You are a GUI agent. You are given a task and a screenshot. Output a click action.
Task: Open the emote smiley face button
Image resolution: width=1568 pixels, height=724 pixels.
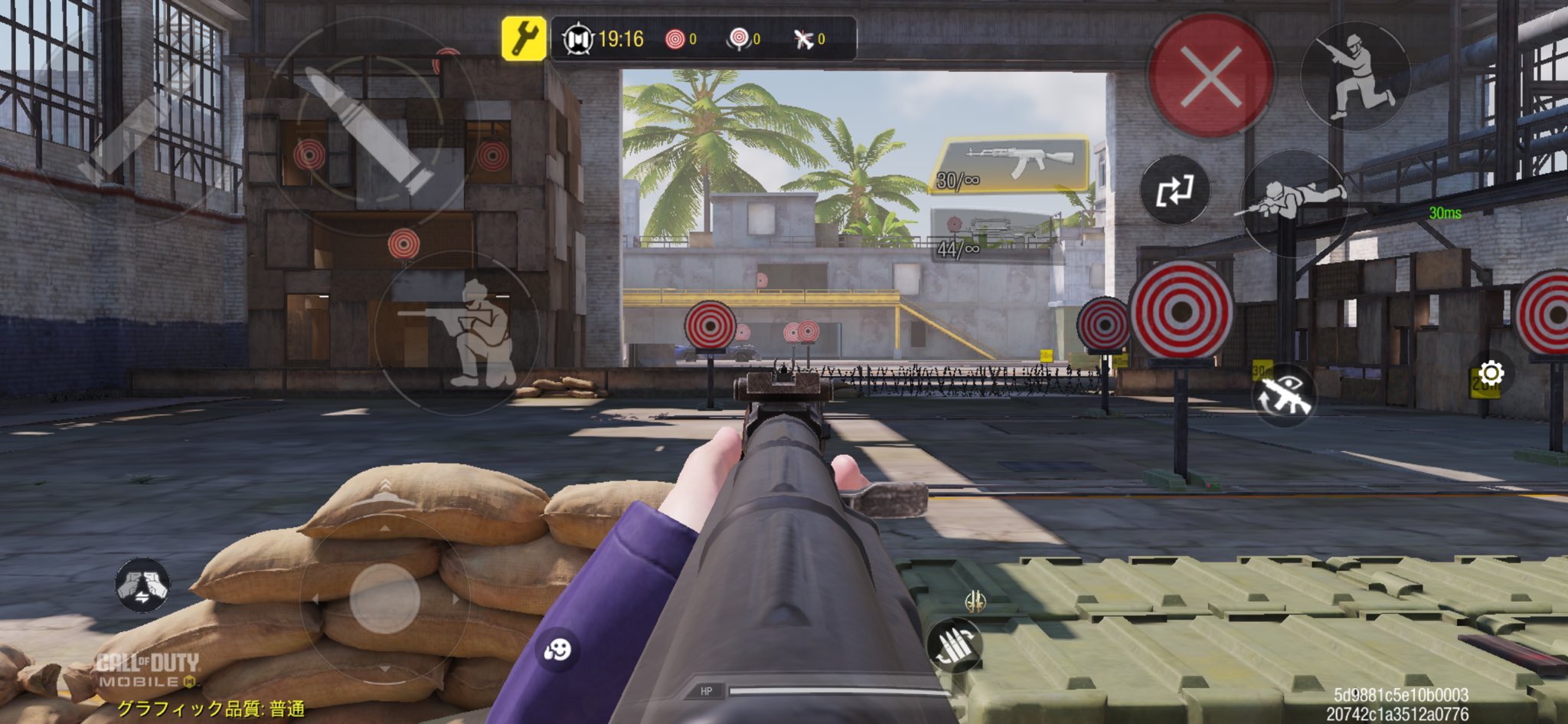pyautogui.click(x=557, y=650)
